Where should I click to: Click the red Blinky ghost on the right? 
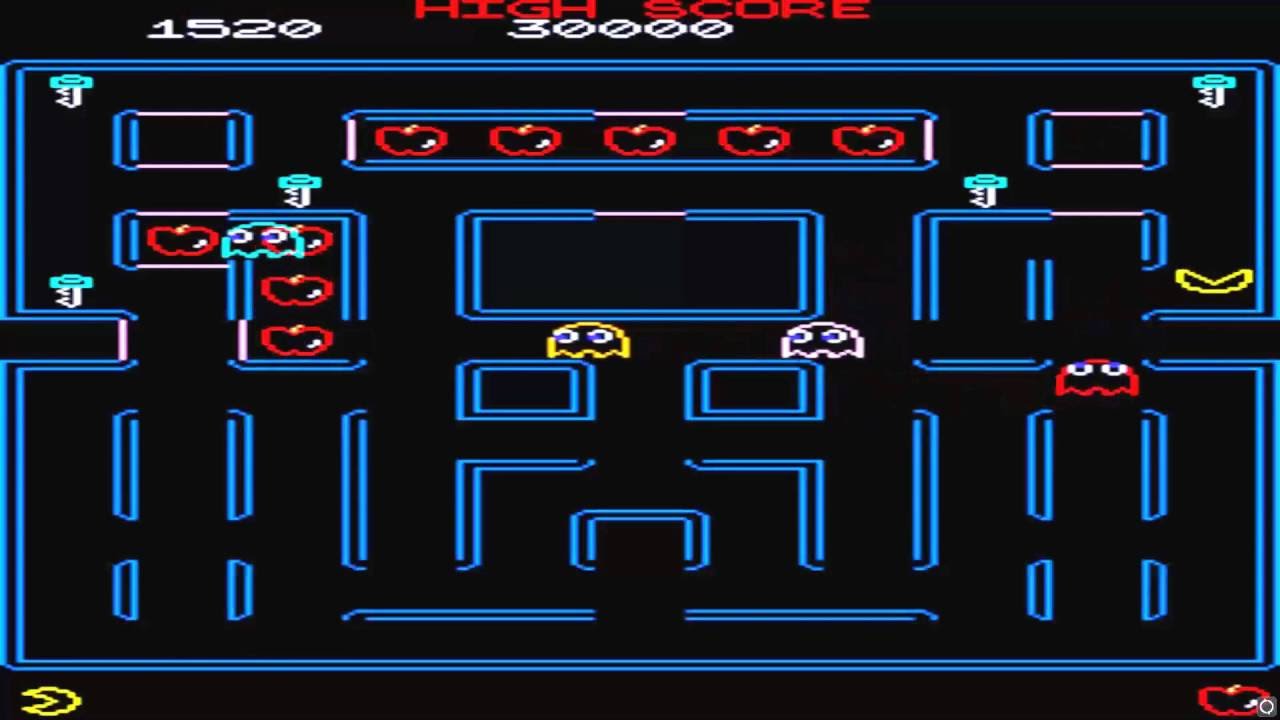coord(1096,378)
